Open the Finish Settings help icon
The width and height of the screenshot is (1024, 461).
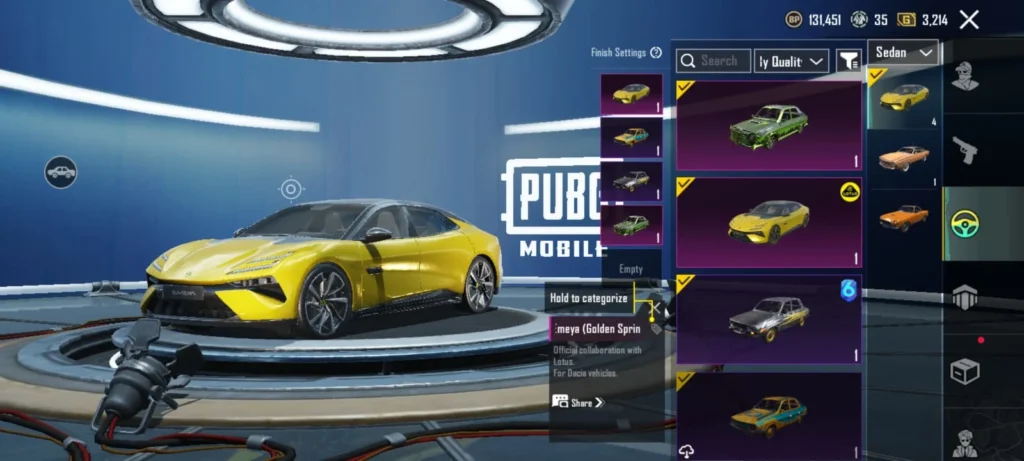click(x=656, y=52)
